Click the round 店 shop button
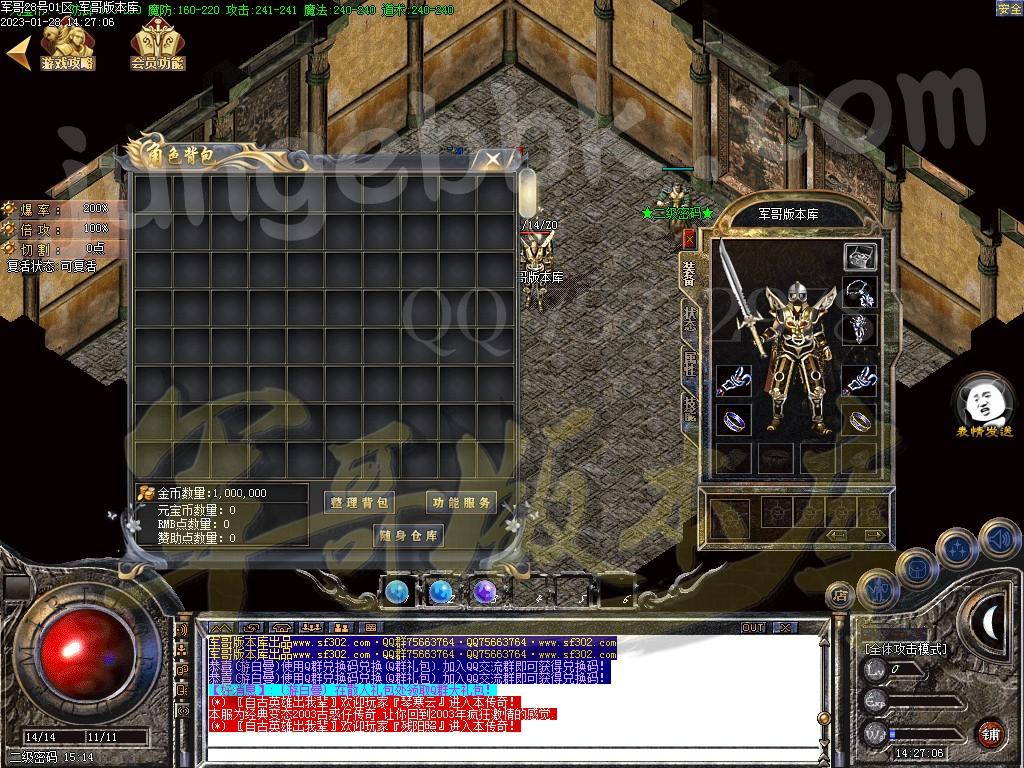This screenshot has height=768, width=1024. point(840,597)
